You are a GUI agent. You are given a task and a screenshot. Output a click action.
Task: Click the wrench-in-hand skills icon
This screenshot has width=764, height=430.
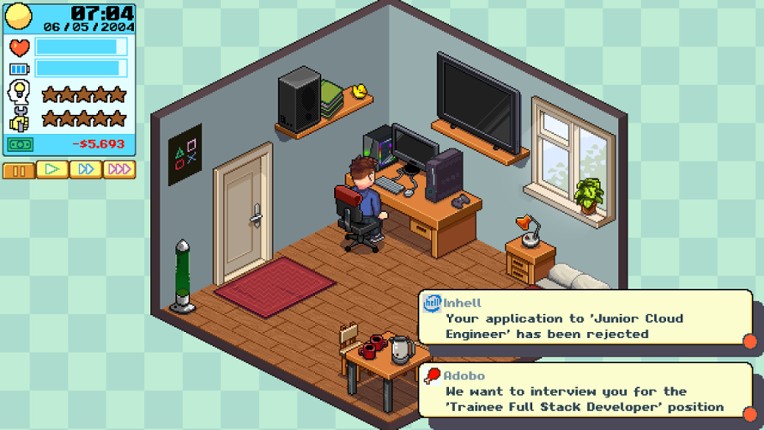pyautogui.click(x=19, y=119)
